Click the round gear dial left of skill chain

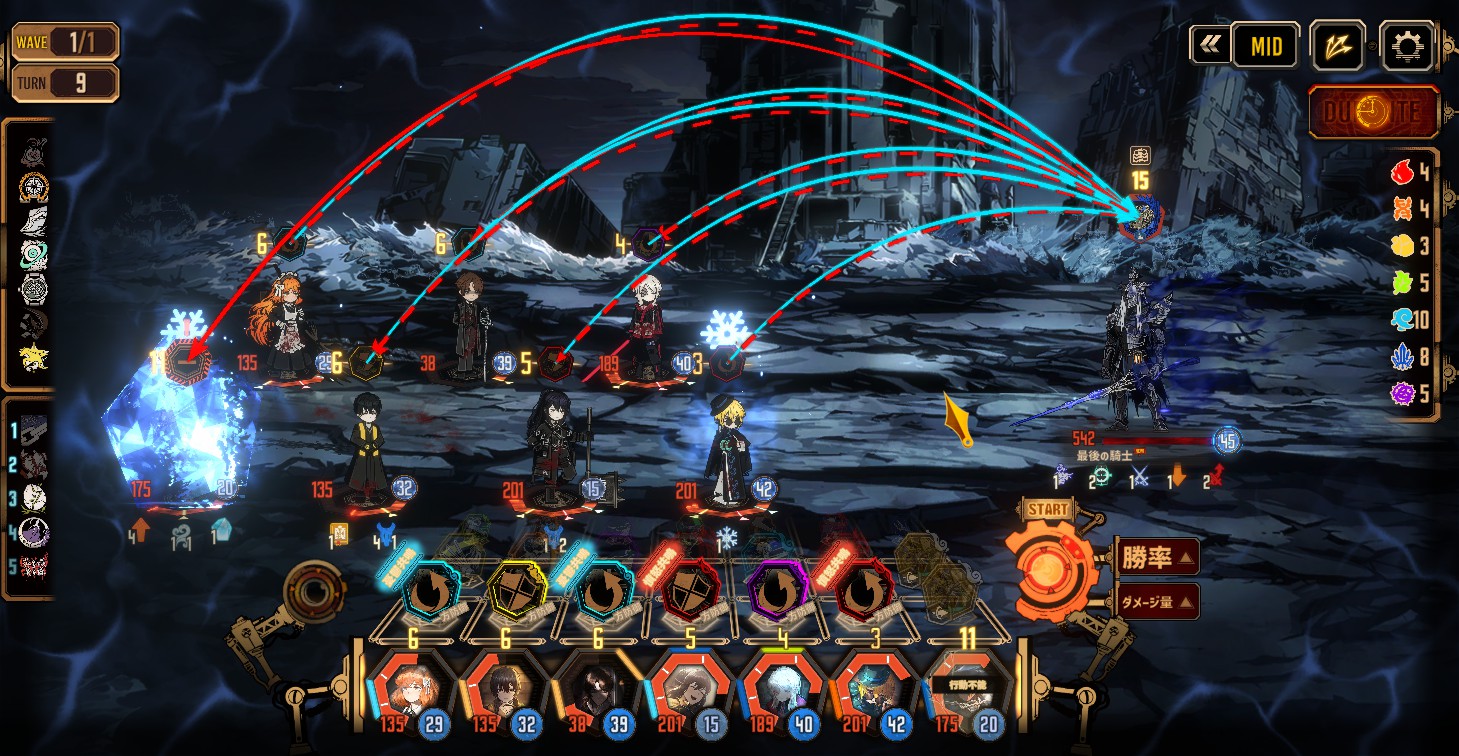315,592
